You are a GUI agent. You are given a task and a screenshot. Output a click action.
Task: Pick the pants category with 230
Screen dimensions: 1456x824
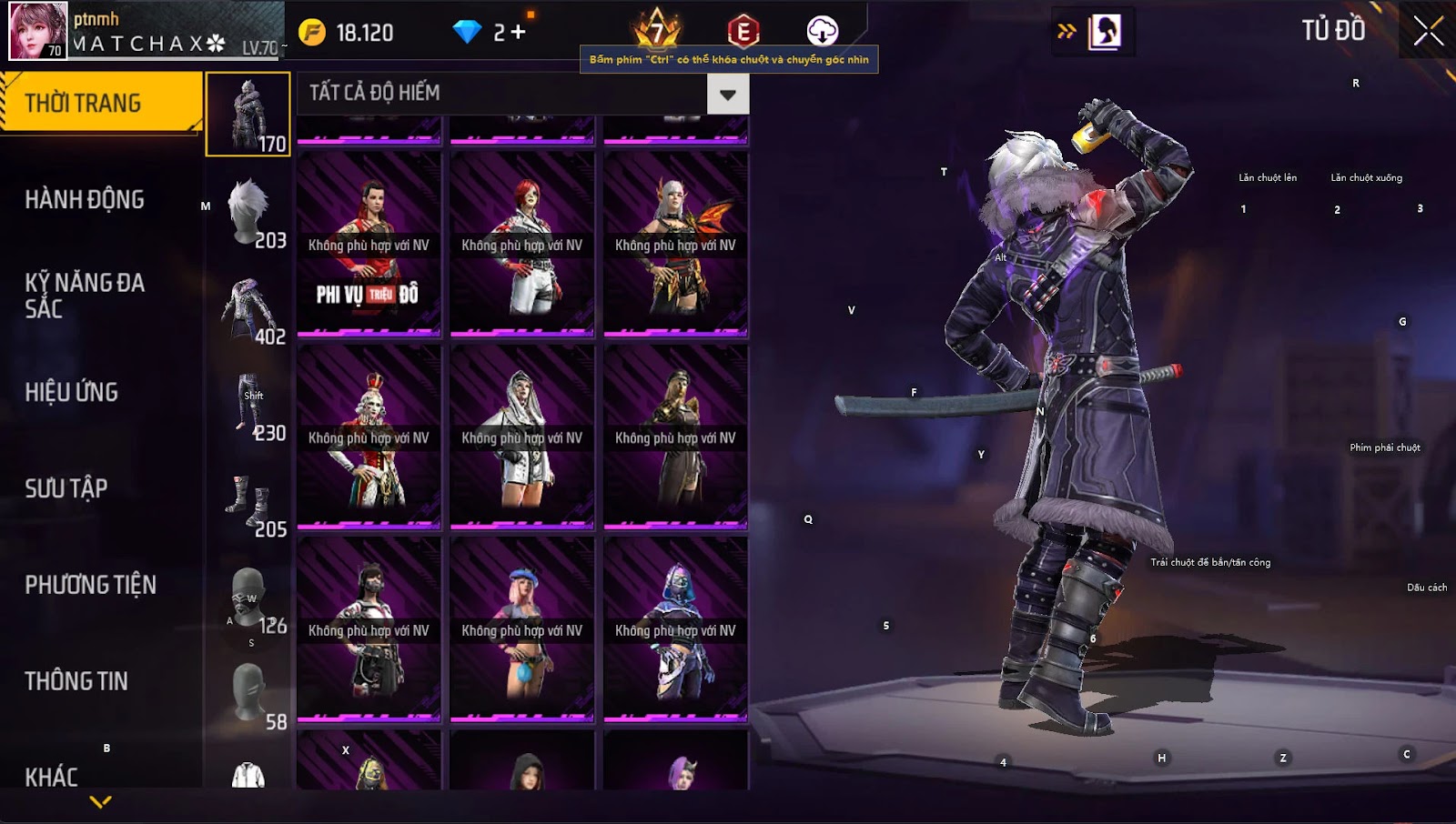[x=248, y=406]
